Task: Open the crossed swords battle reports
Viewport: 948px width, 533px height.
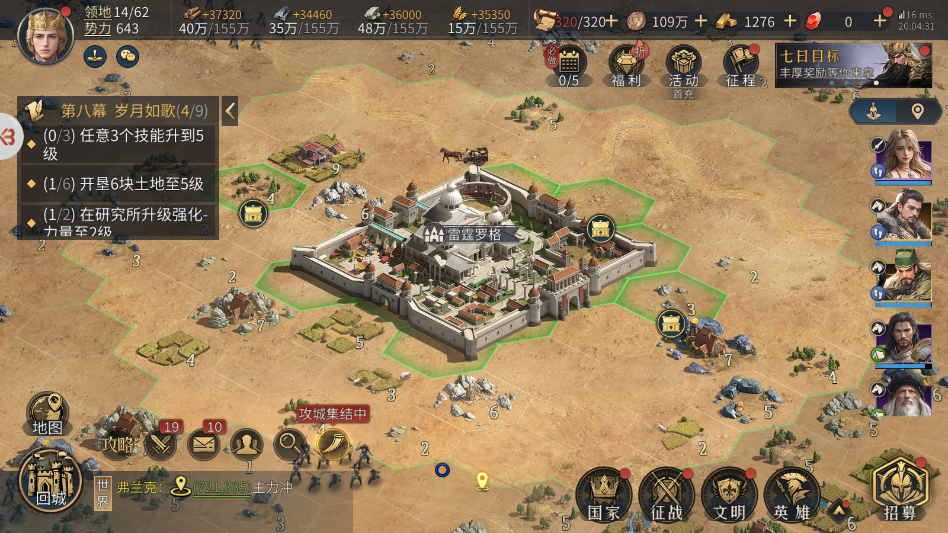Action: pyautogui.click(x=161, y=443)
